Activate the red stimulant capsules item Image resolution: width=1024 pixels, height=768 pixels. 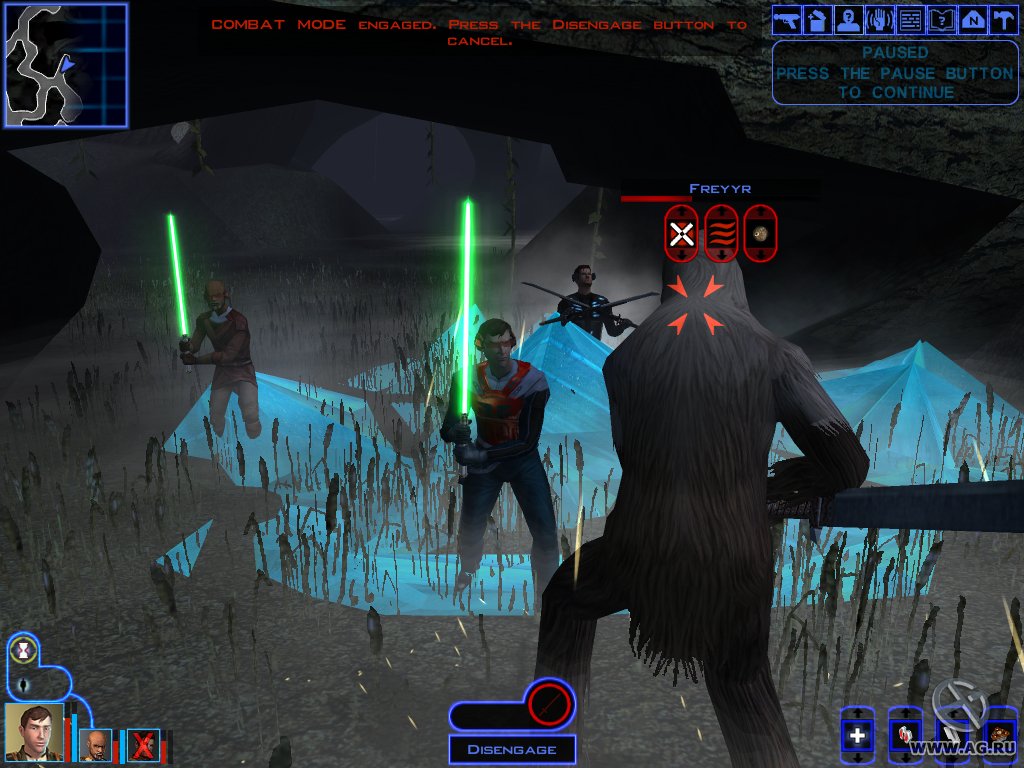pyautogui.click(x=906, y=738)
